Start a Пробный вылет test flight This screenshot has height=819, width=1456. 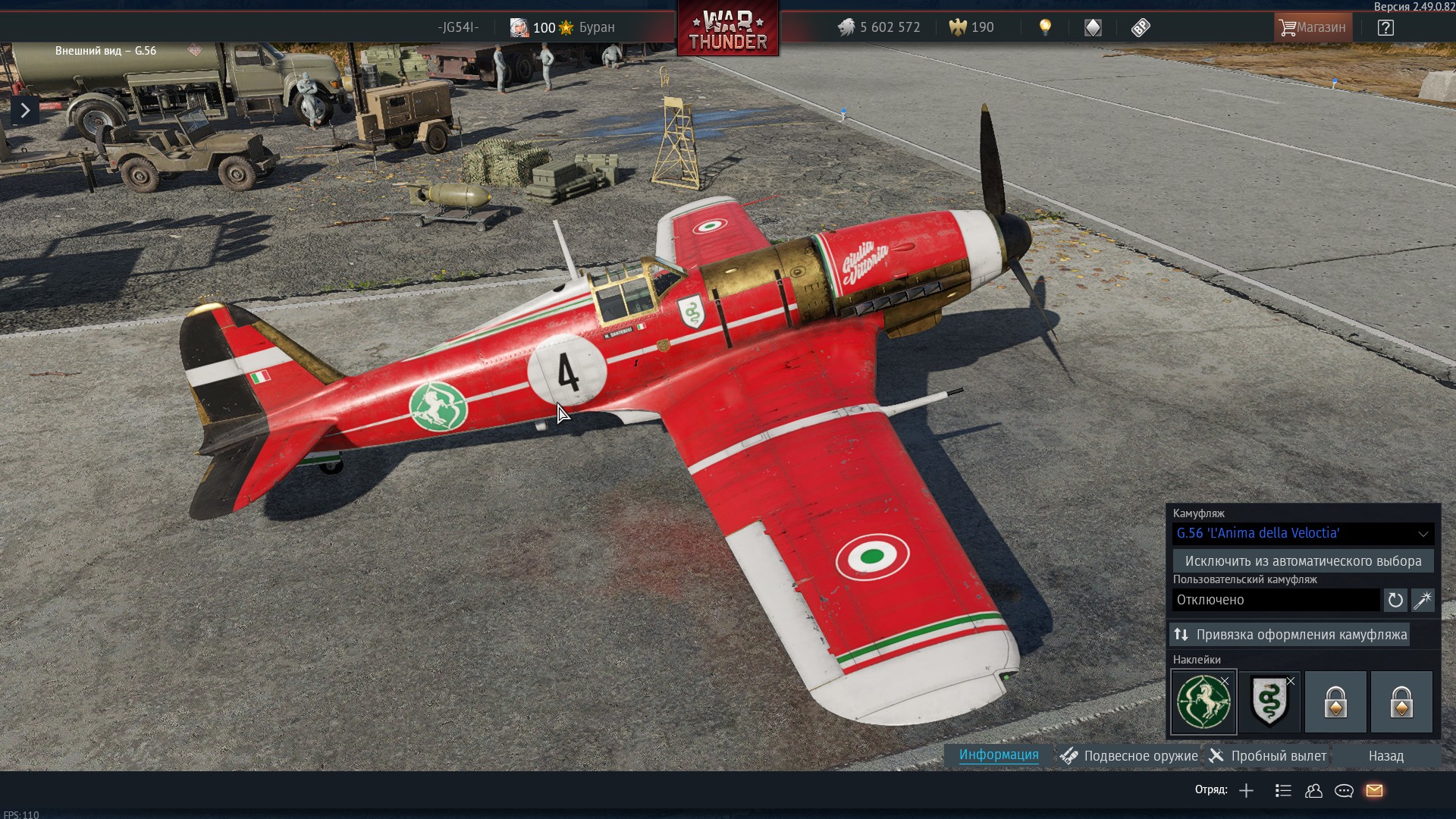pyautogui.click(x=1268, y=756)
